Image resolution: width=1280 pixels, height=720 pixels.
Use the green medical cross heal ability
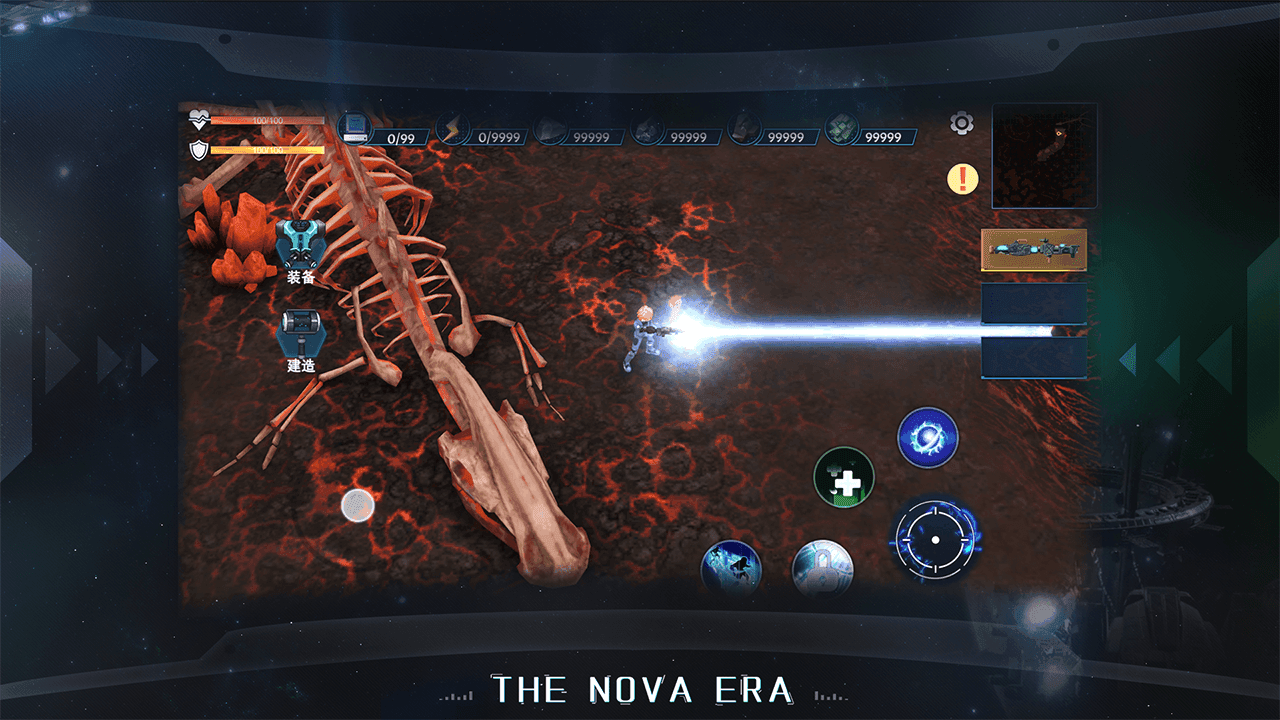[844, 478]
